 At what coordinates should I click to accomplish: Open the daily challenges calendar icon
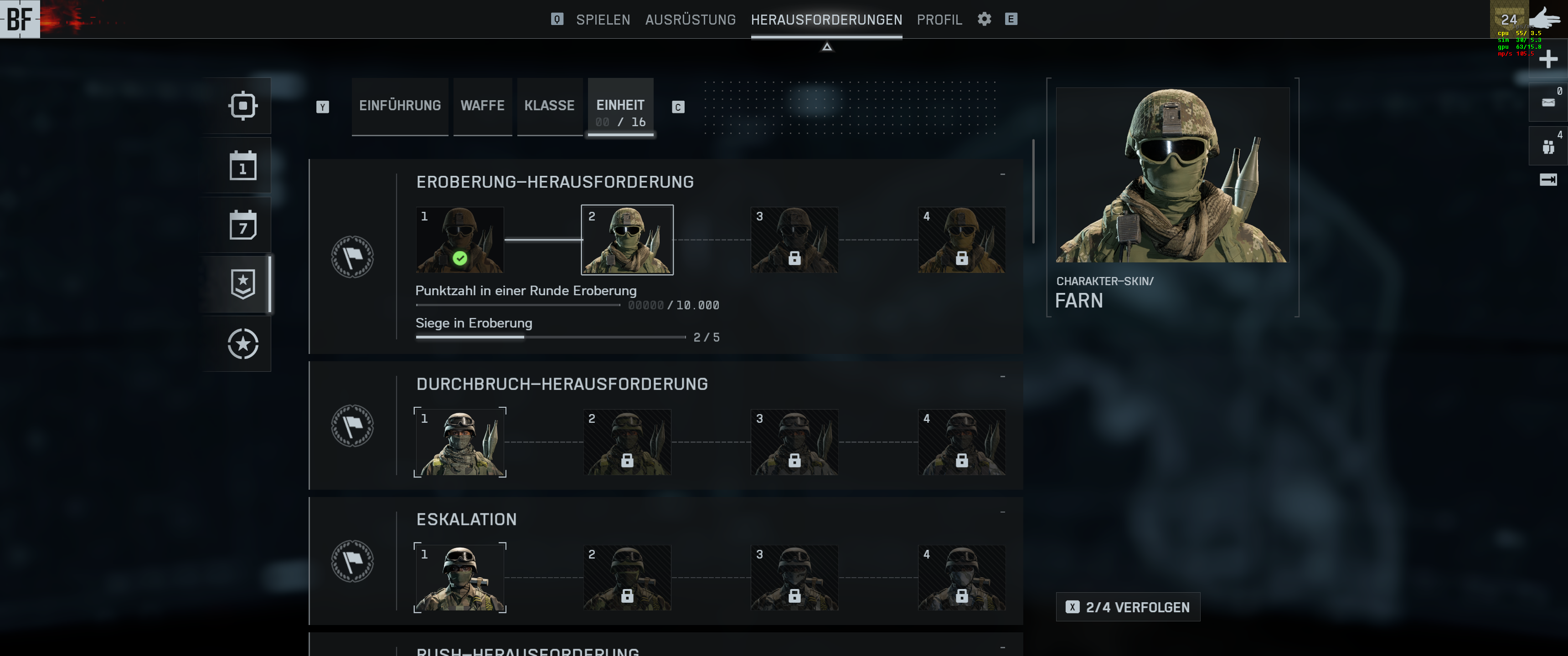coord(243,165)
